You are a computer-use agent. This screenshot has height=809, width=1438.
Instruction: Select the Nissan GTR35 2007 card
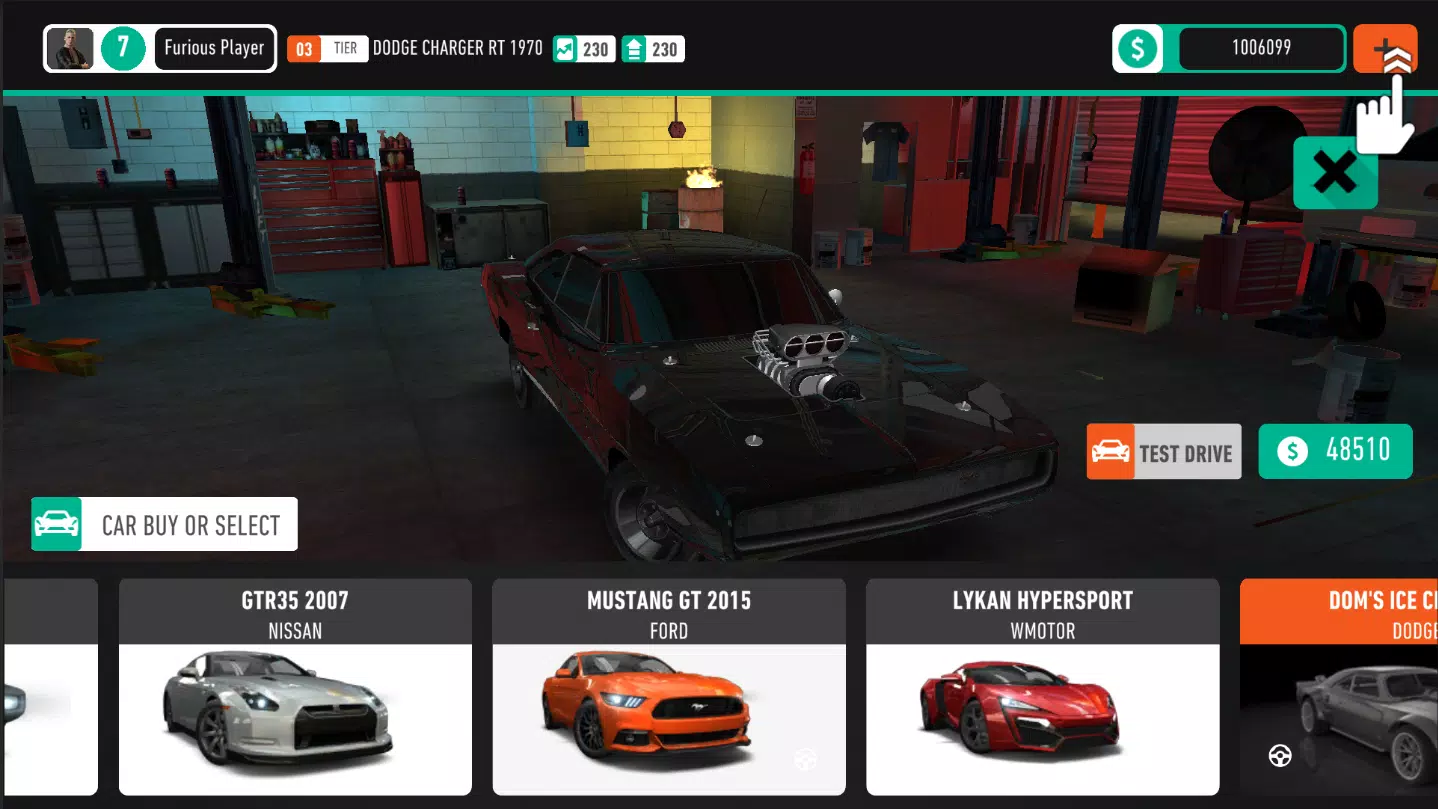click(x=295, y=688)
